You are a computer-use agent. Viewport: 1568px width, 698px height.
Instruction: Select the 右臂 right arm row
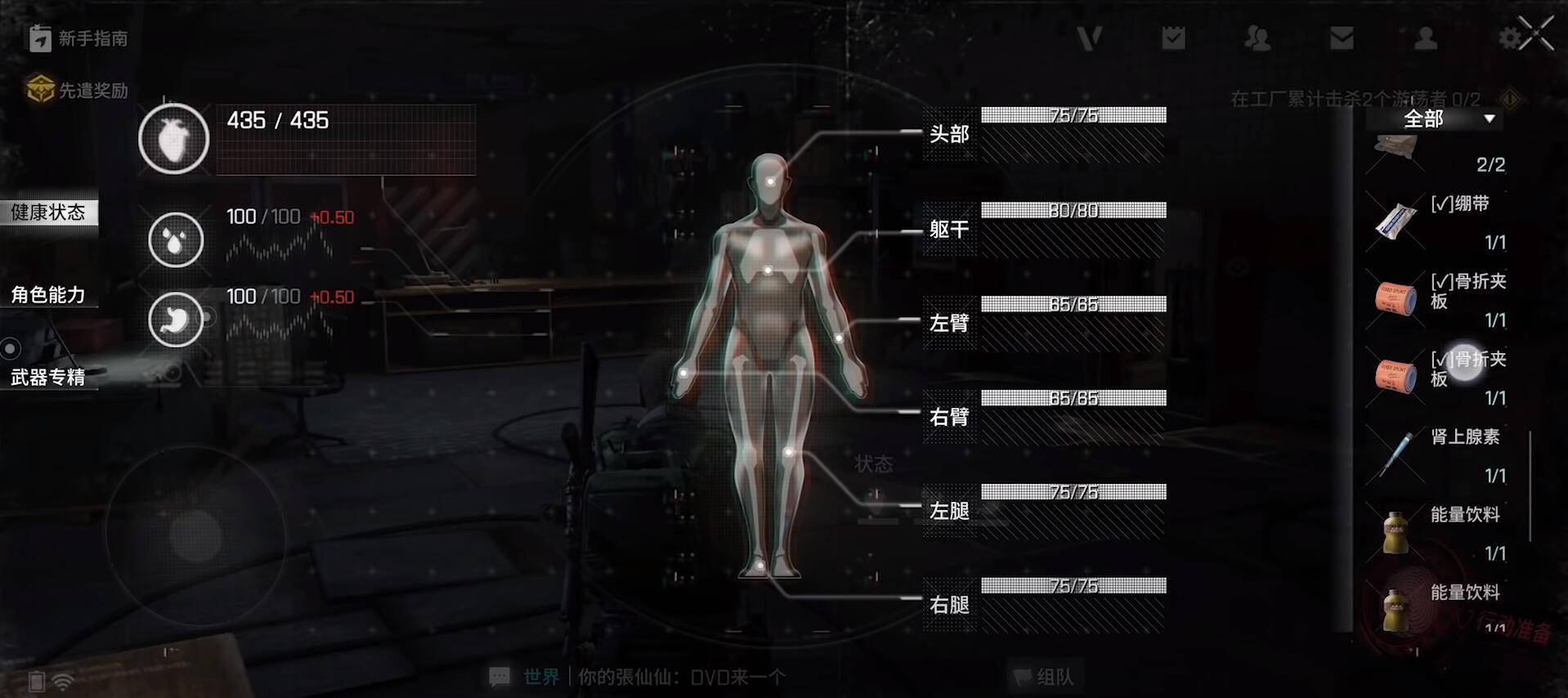(x=1045, y=417)
